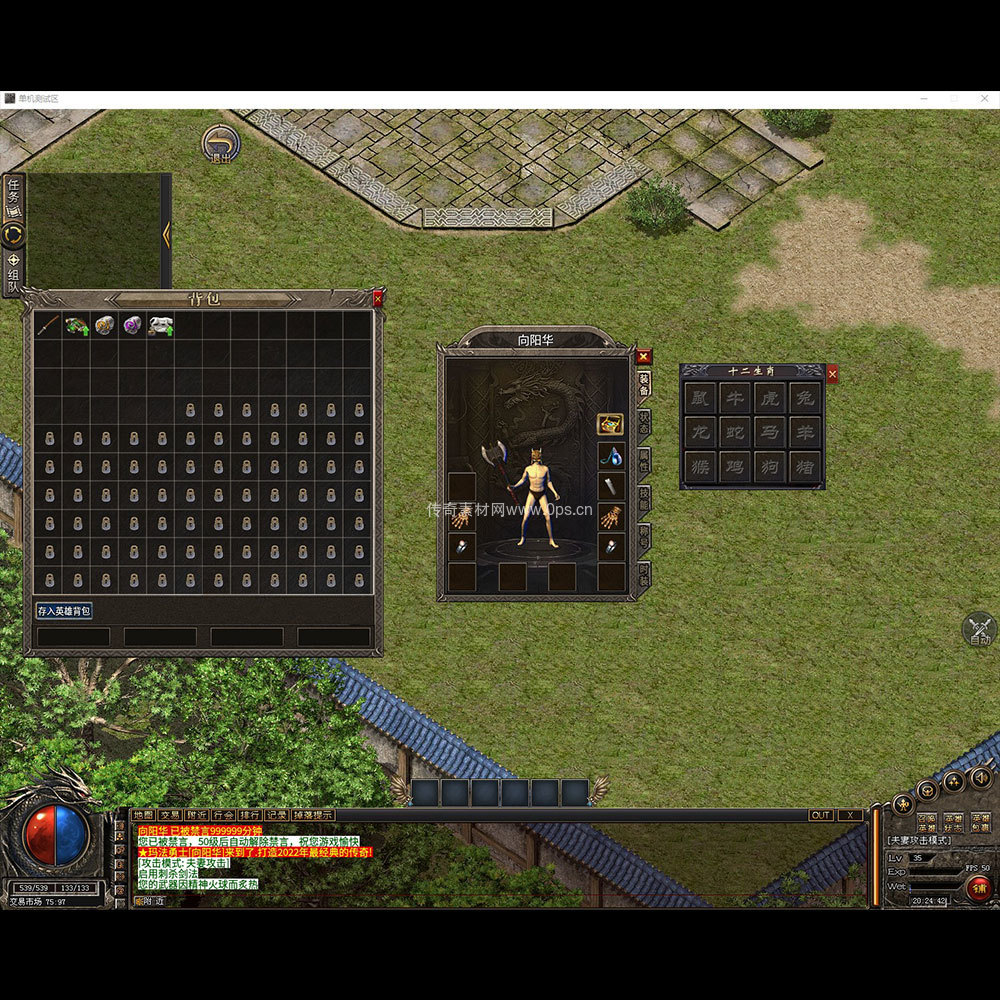The width and height of the screenshot is (1000, 1000).
Task: Close the 背包 backpack window
Action: click(378, 298)
